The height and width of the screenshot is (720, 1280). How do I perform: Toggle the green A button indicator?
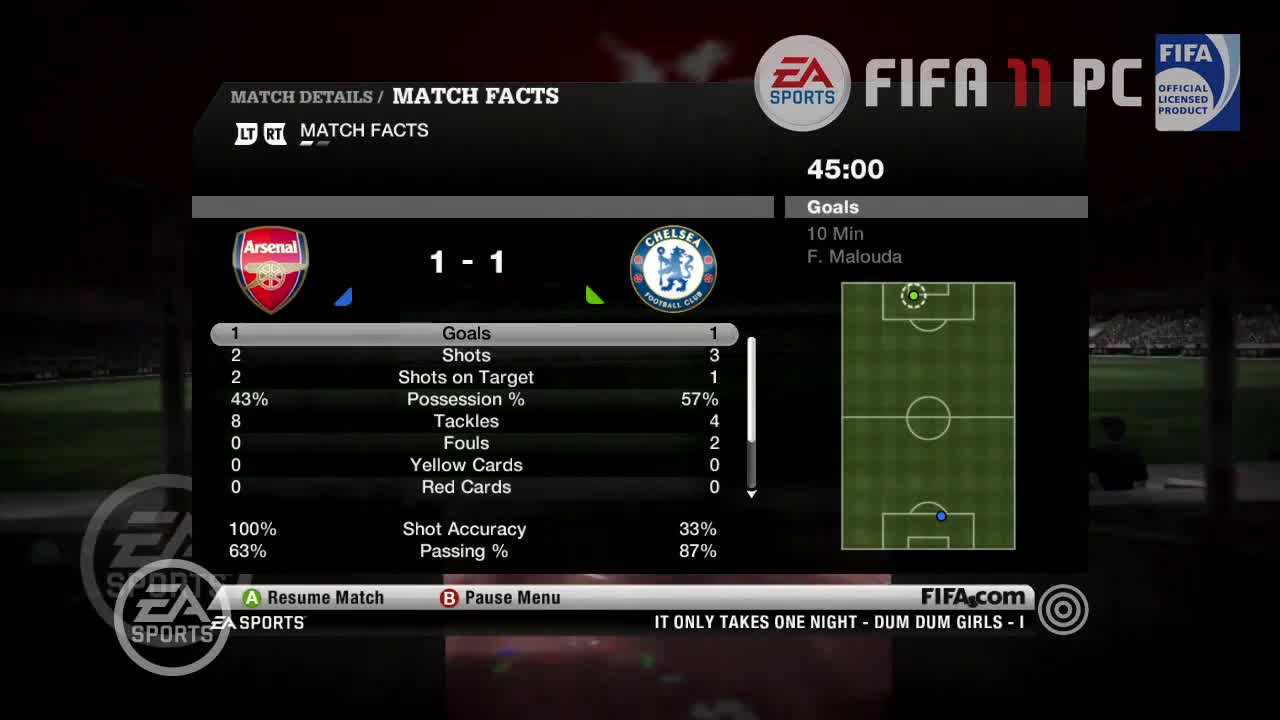point(250,597)
